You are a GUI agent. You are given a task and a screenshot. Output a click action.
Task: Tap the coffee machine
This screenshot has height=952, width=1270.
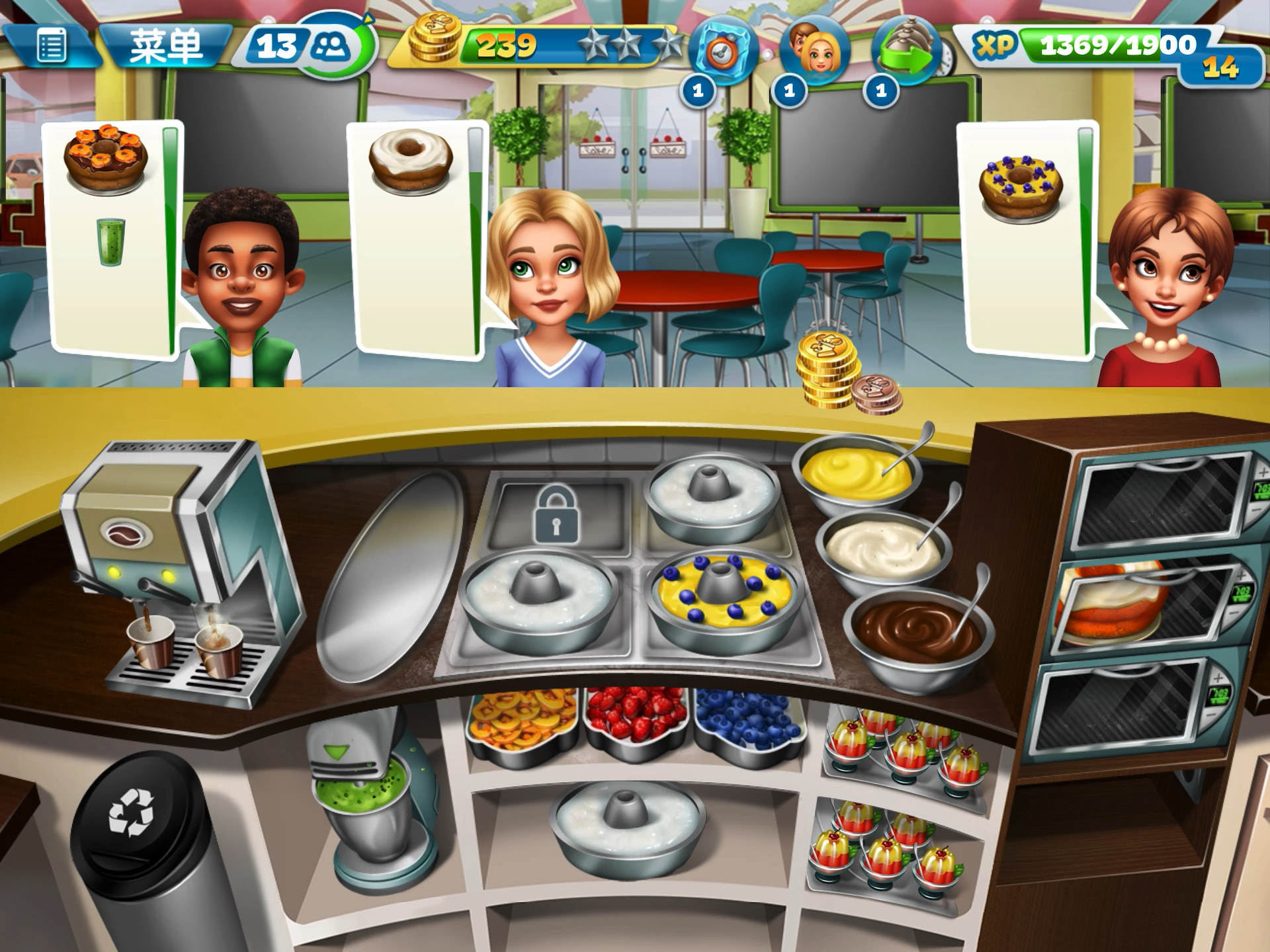pos(179,569)
